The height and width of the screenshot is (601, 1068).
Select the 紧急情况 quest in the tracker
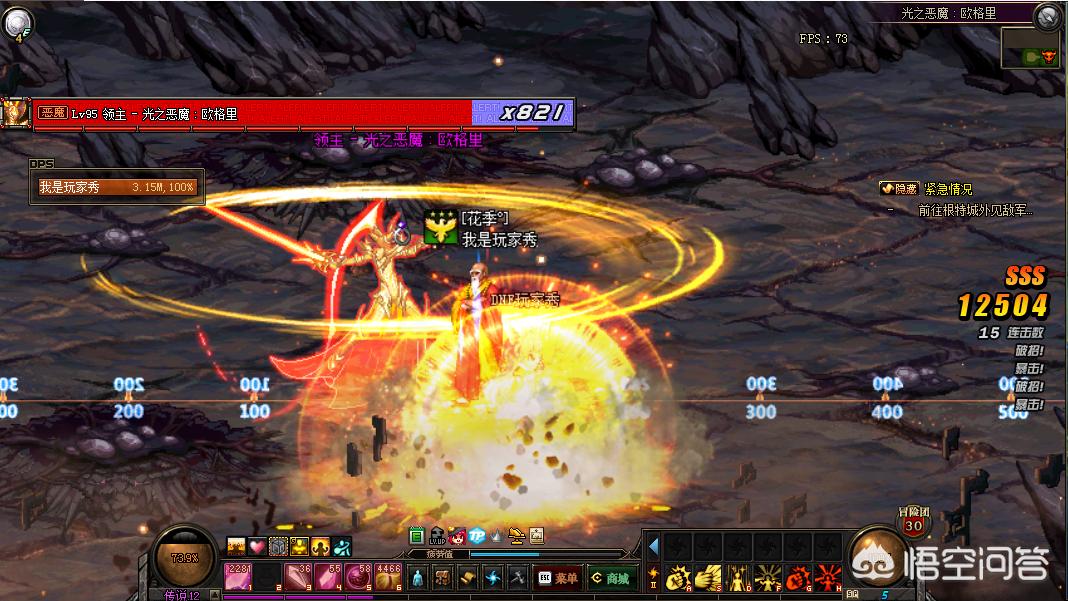(x=948, y=188)
